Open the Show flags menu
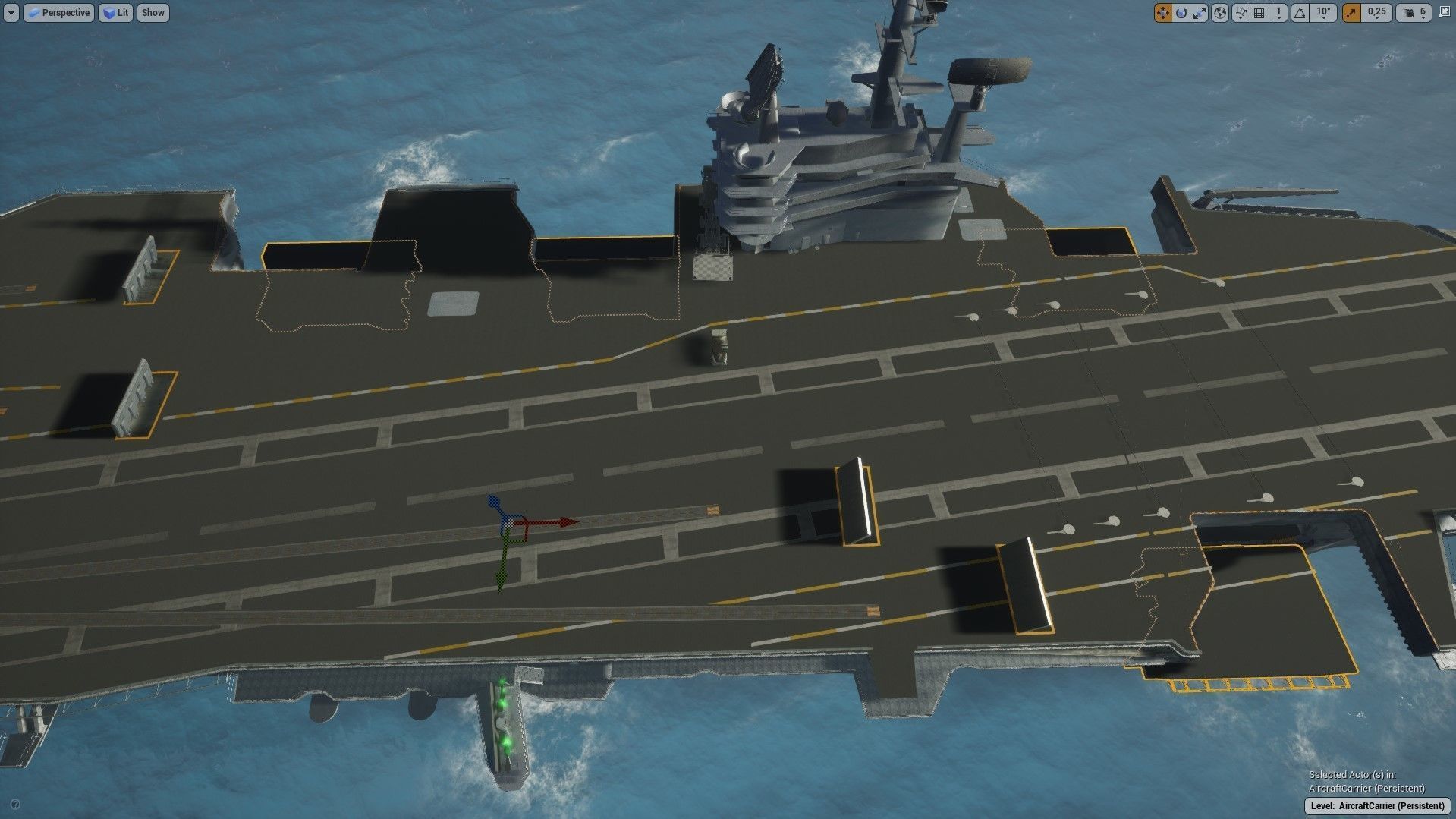The image size is (1456, 819). coord(153,13)
